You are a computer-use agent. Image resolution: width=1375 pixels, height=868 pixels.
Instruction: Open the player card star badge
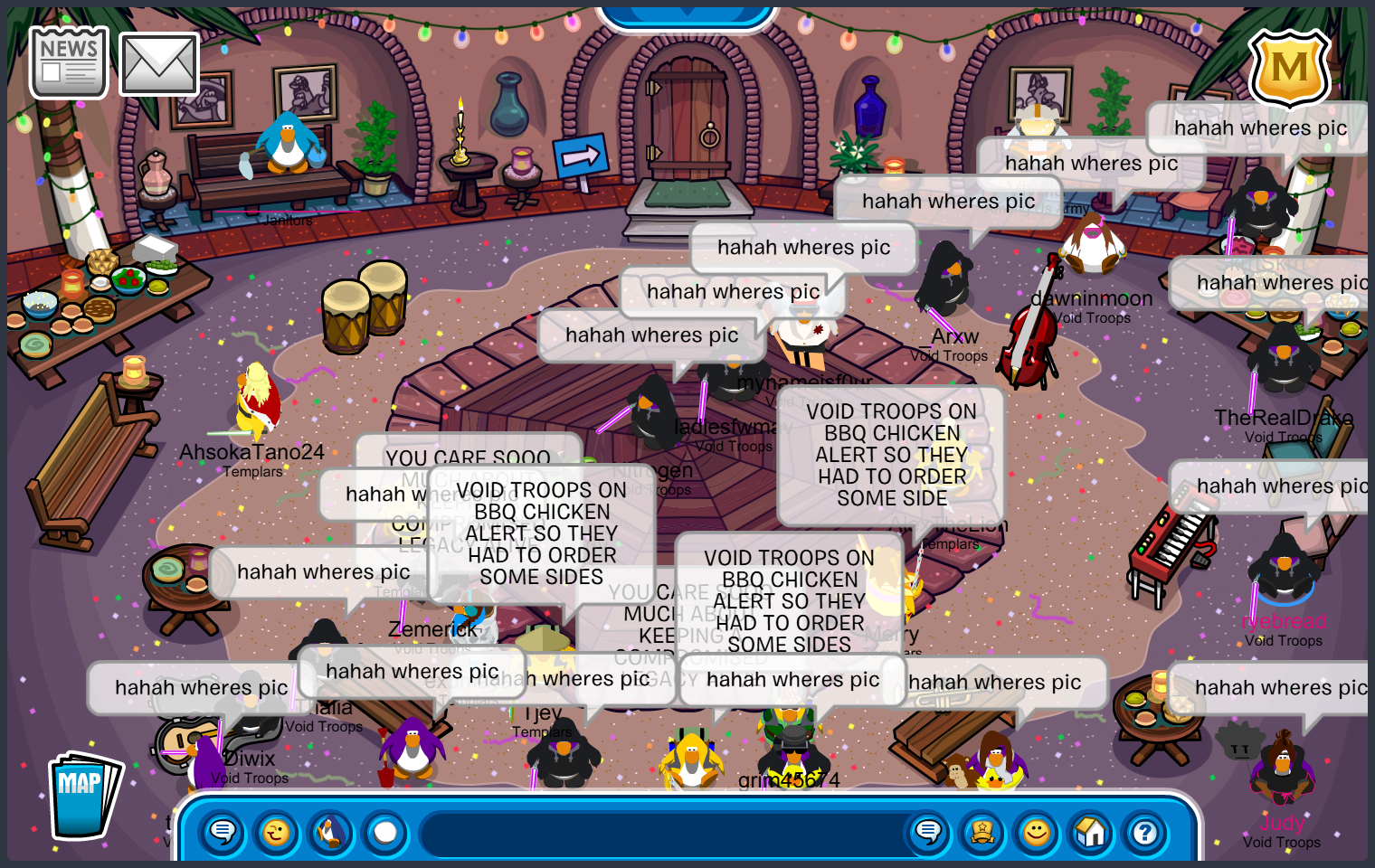982,832
